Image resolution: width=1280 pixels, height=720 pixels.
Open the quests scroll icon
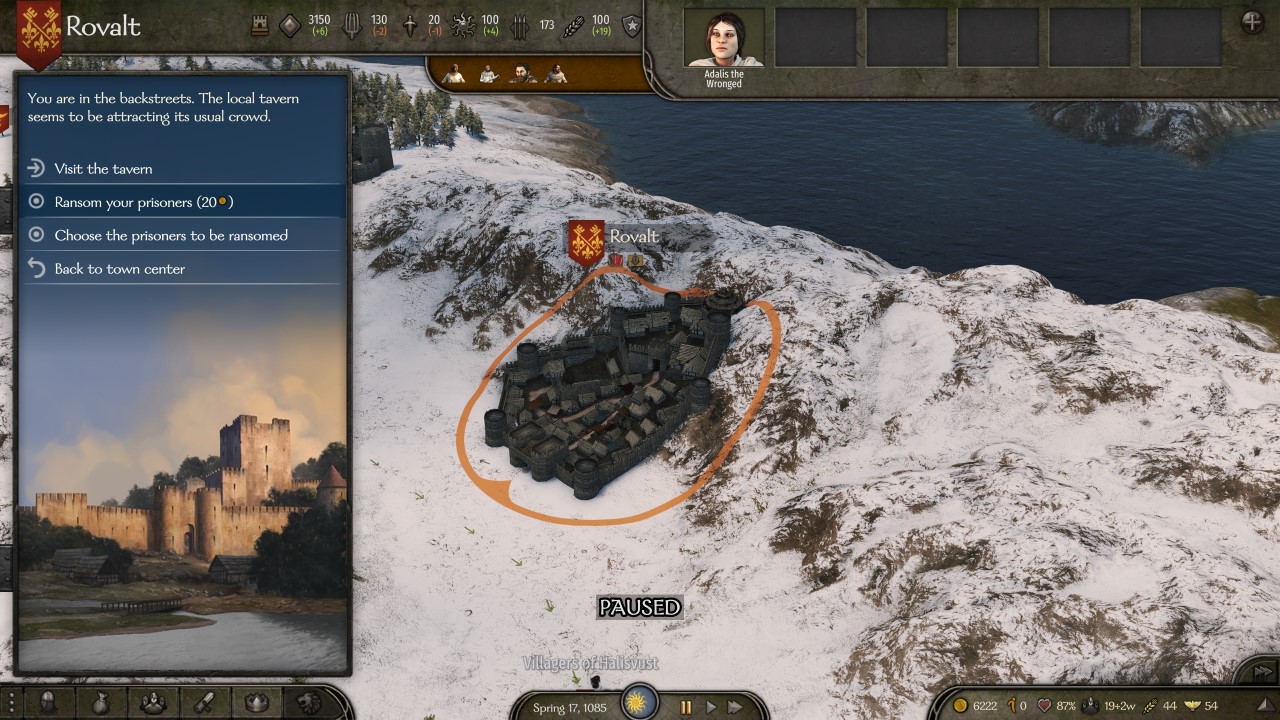204,703
